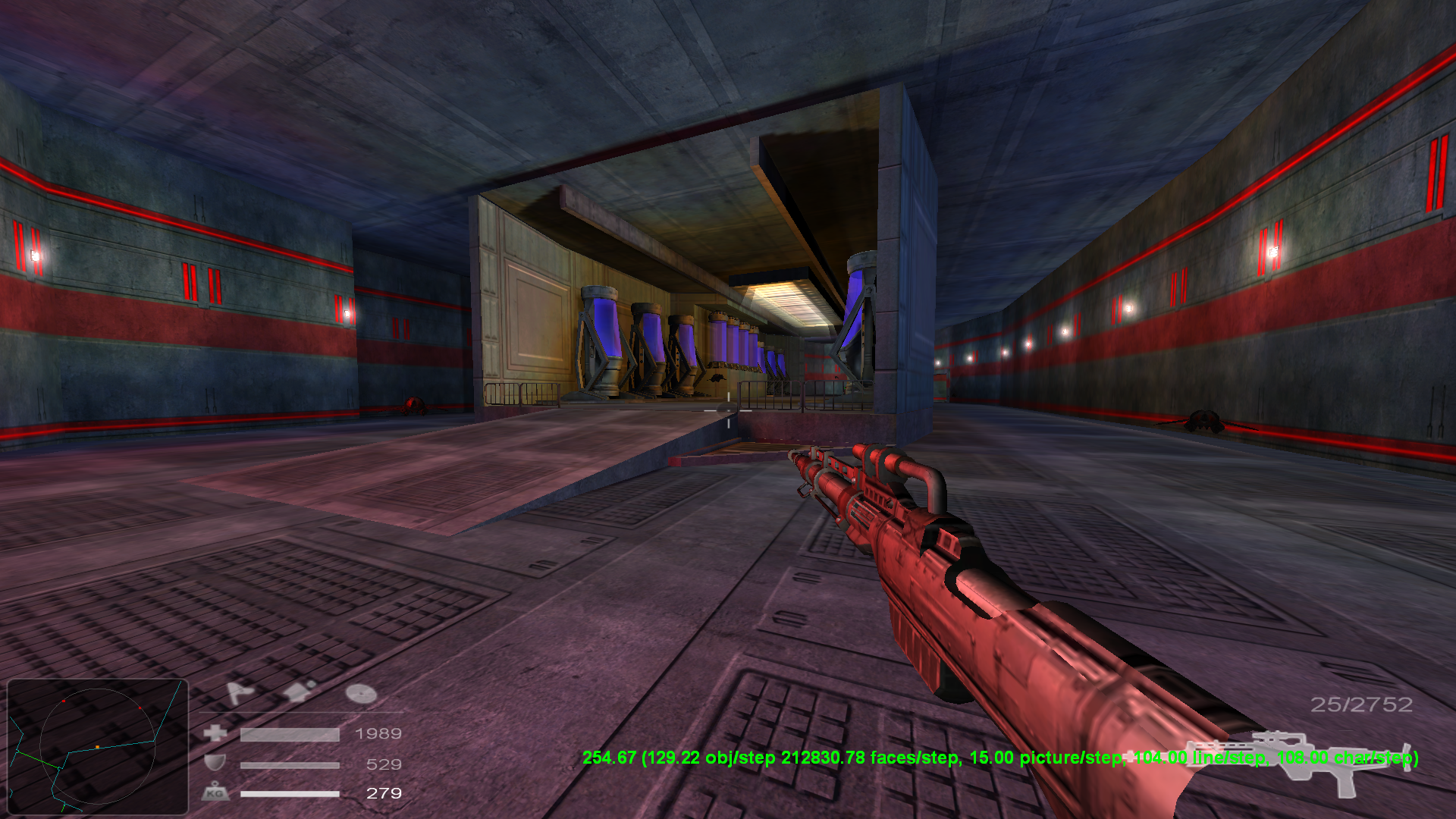Click the weight value reading 279
The image size is (1456, 819).
pos(384,793)
